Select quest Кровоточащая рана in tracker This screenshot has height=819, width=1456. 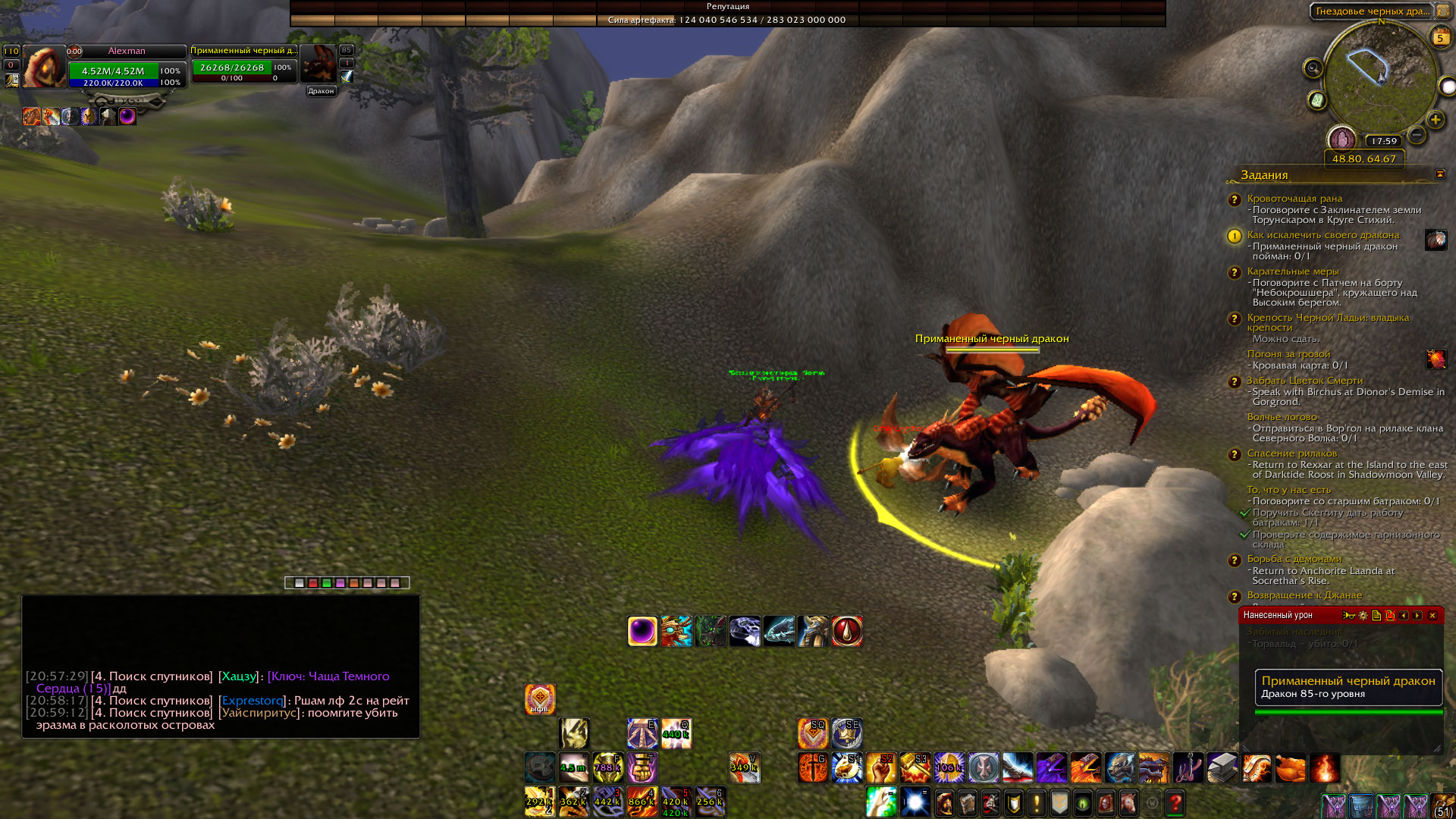pos(1294,199)
